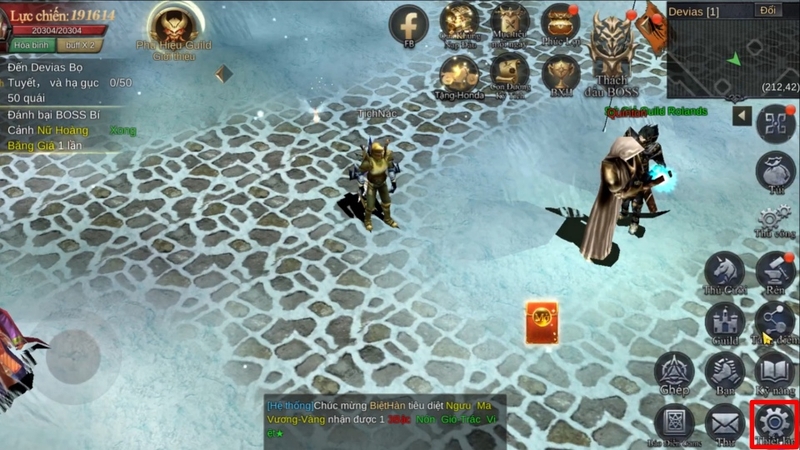Click the Đổi button on minimap
Image resolution: width=800 pixels, height=450 pixels.
pyautogui.click(x=769, y=10)
